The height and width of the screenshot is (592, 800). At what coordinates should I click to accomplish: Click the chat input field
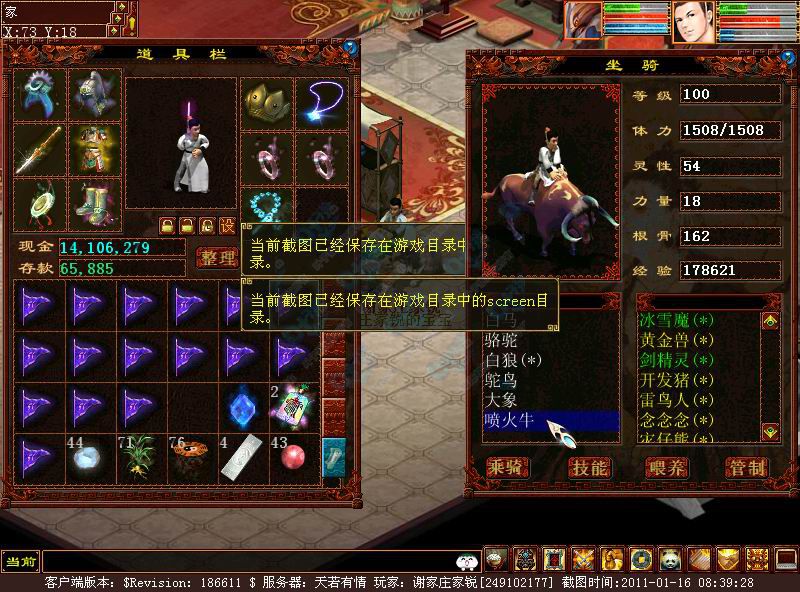(x=250, y=561)
